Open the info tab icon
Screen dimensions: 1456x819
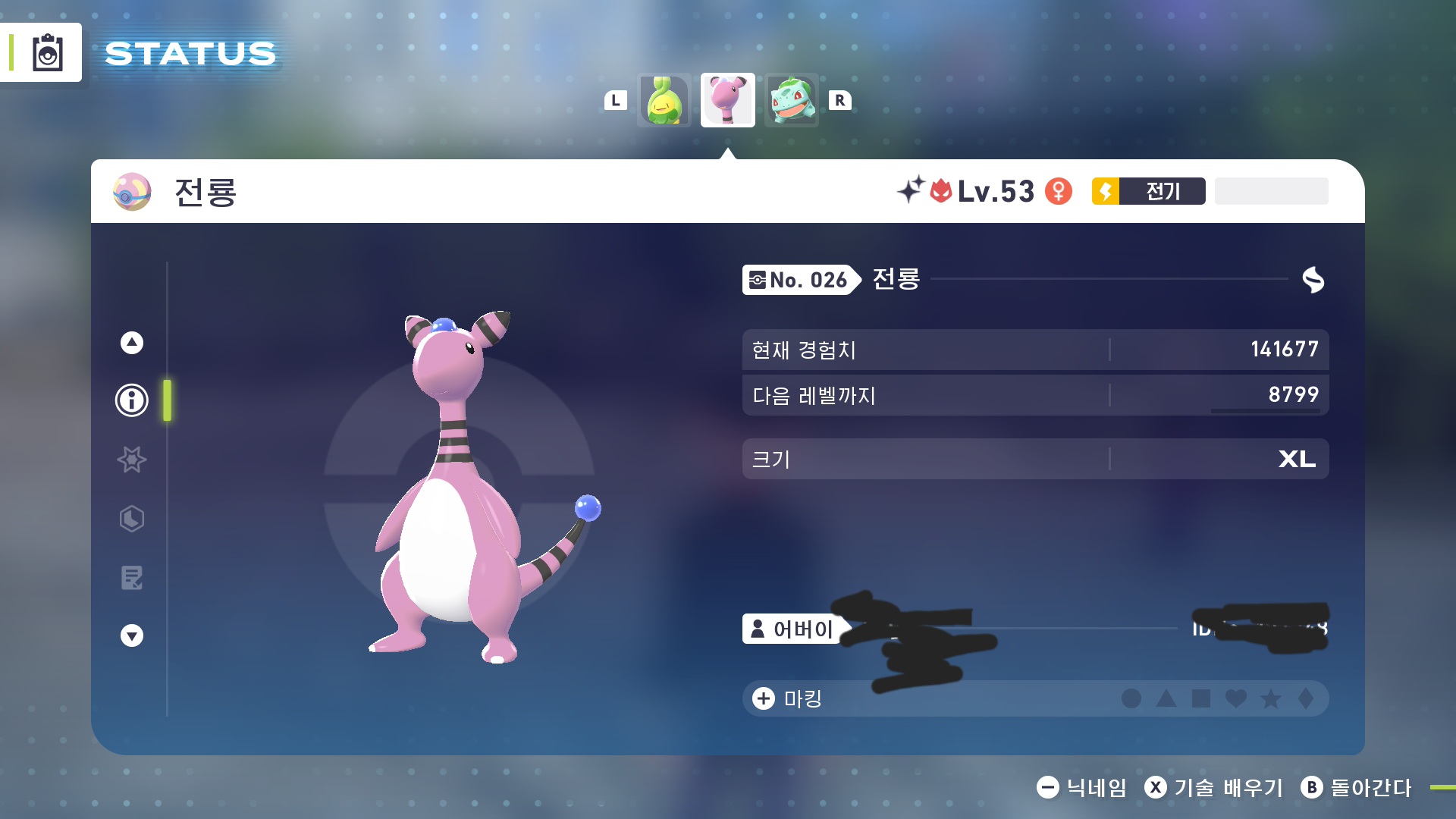[132, 400]
